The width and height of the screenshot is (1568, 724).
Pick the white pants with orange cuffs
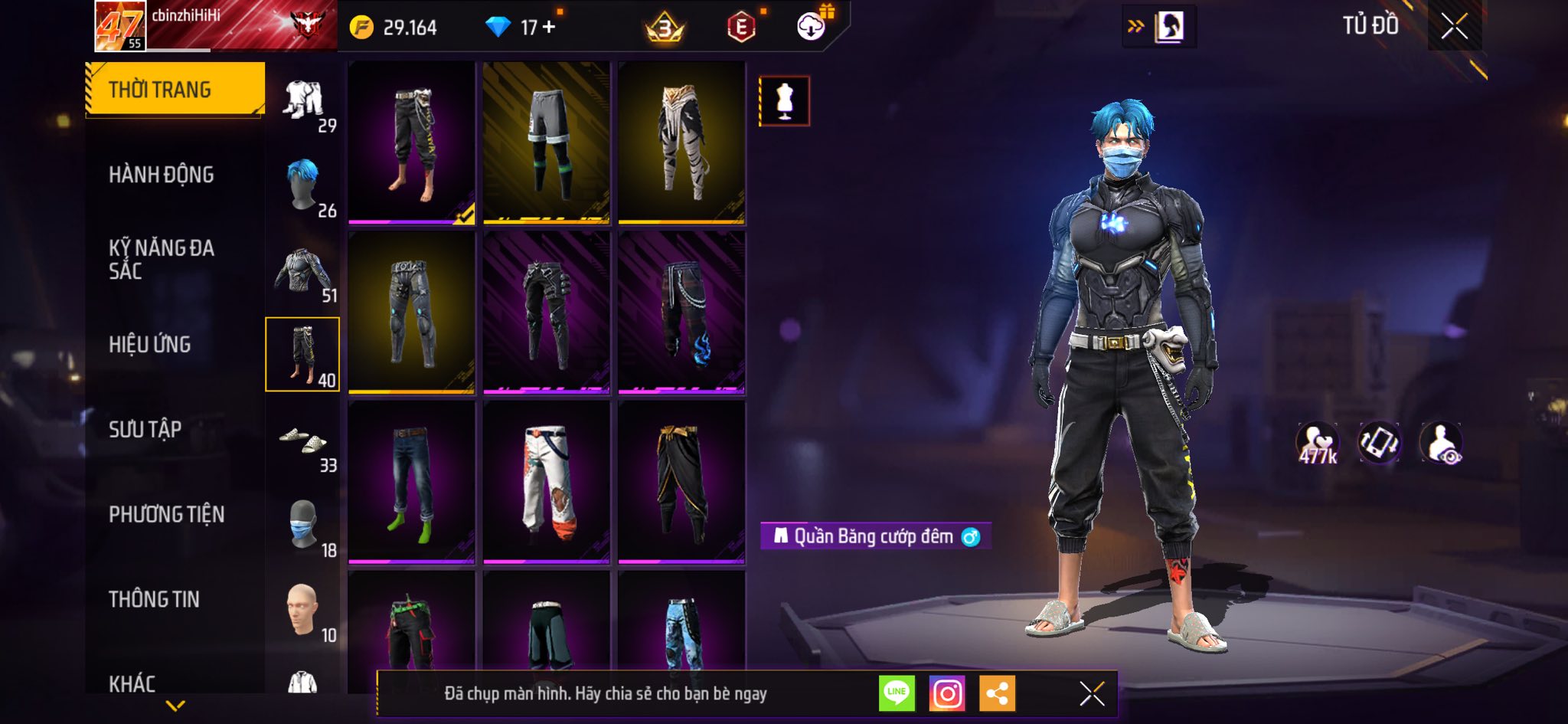[x=547, y=483]
